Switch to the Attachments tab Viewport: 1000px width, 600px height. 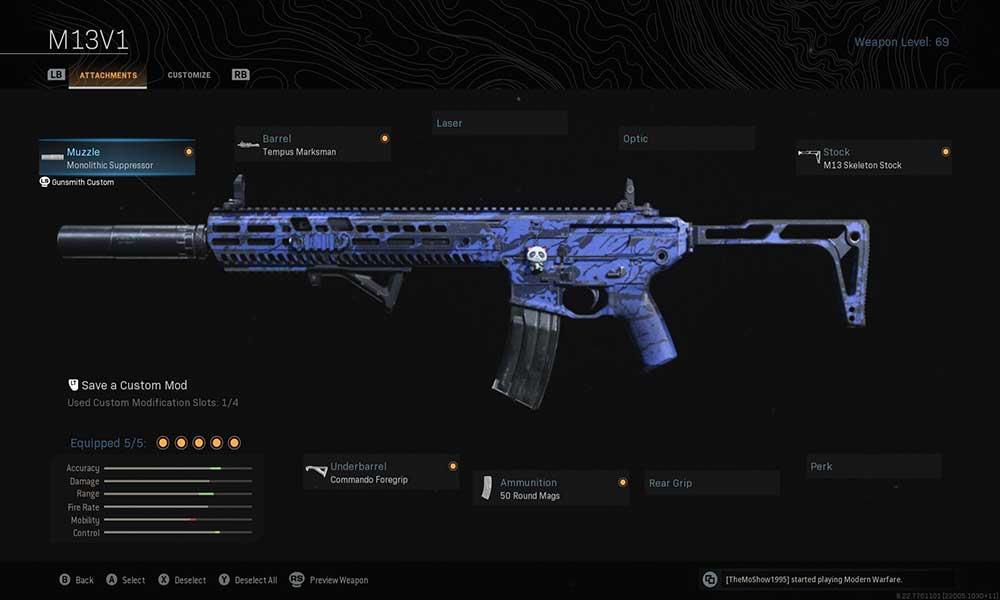pyautogui.click(x=108, y=75)
